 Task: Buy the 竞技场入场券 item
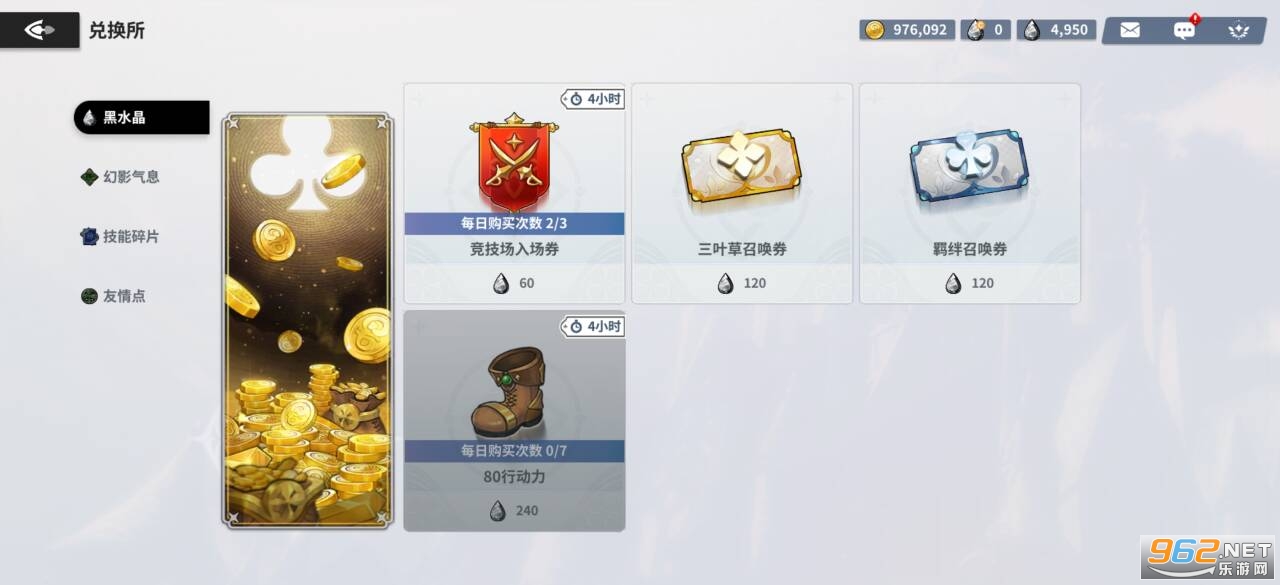pyautogui.click(x=514, y=193)
